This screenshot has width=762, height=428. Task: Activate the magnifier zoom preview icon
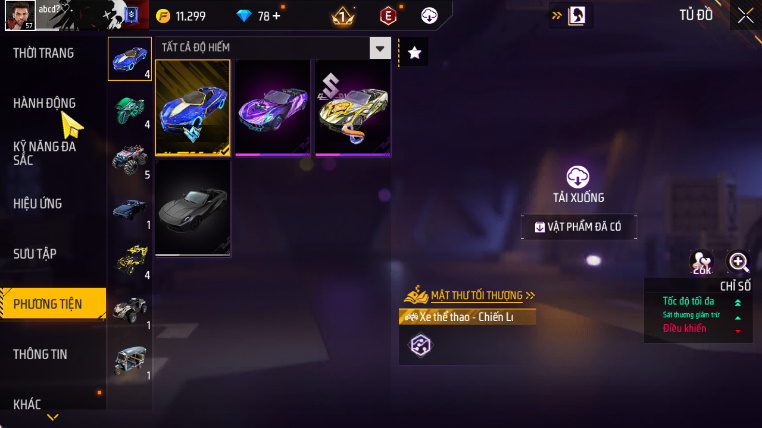click(739, 262)
